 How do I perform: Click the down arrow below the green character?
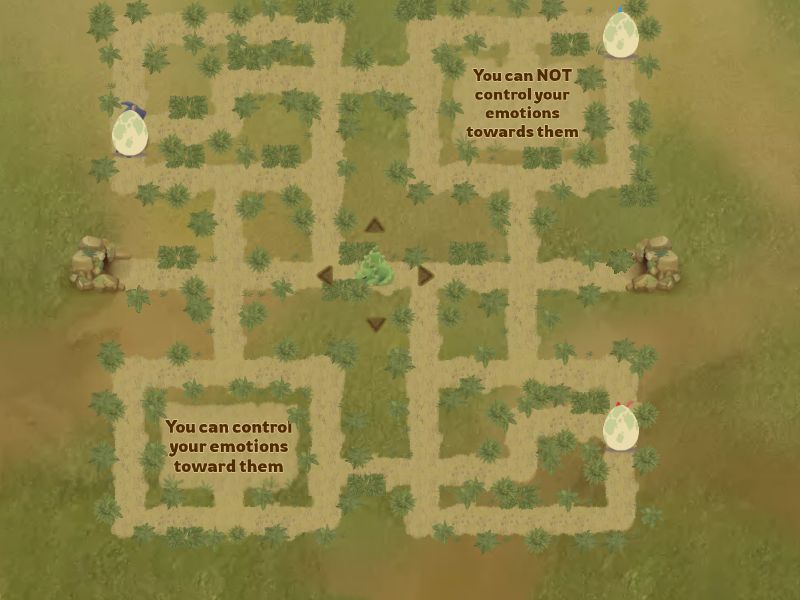(376, 323)
